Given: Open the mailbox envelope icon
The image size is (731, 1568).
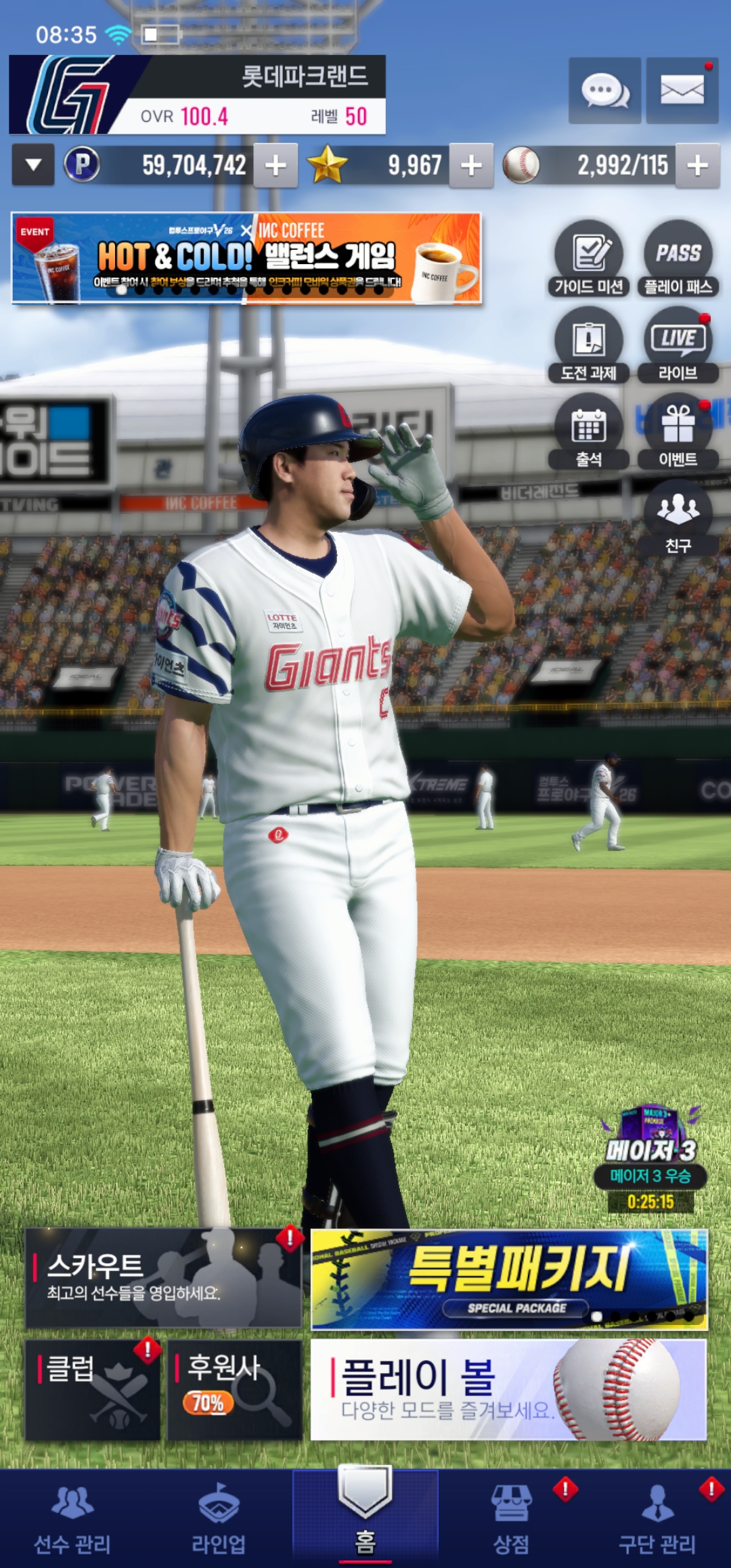Looking at the screenshot, I should 682,91.
